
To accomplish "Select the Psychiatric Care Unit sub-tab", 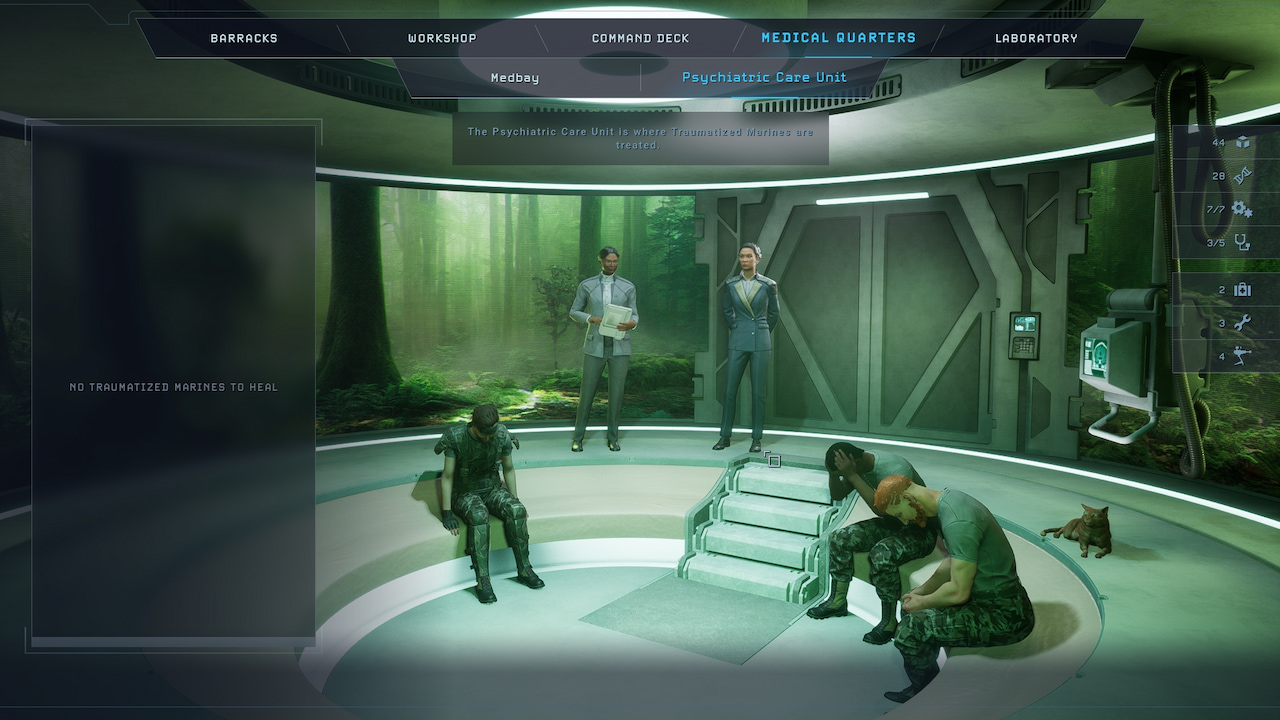I will click(764, 77).
